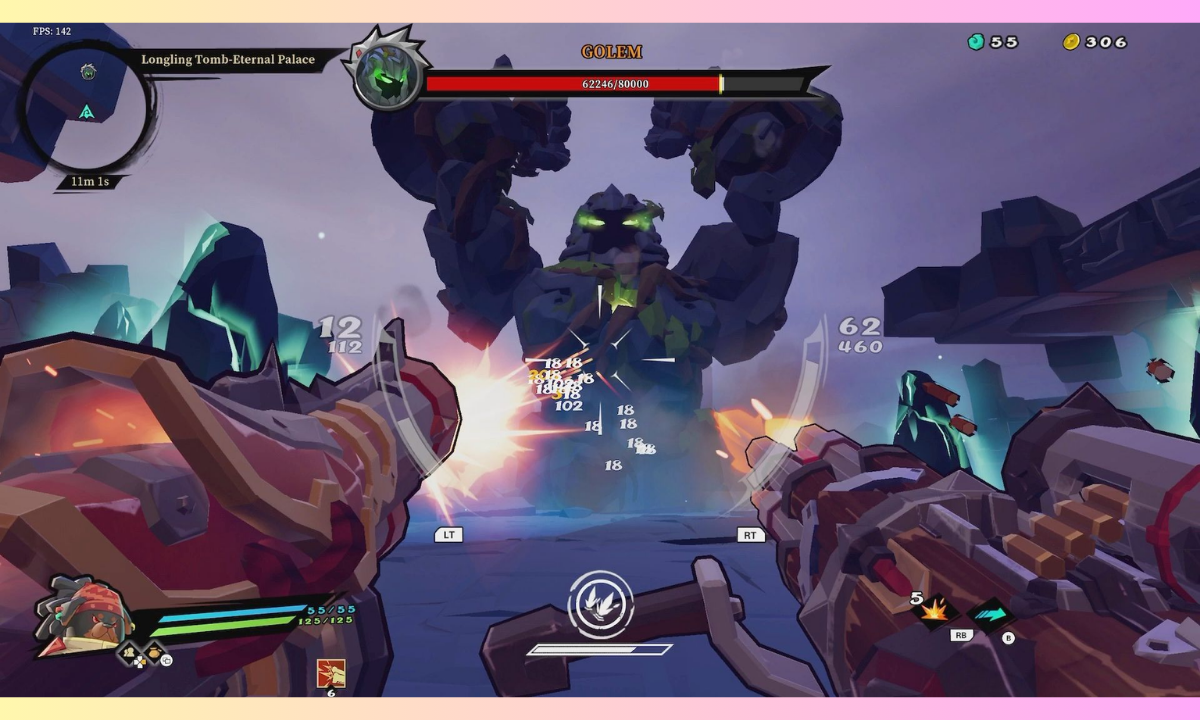Open the team members diamond icon

pyautogui.click(x=130, y=655)
